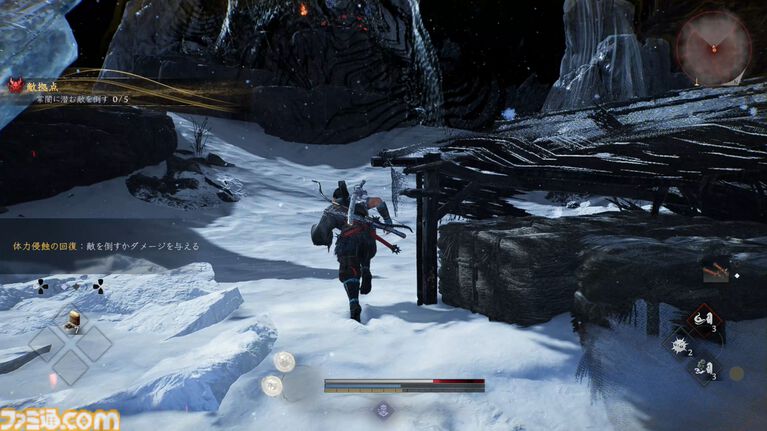Click the upper glowing spirit orb

[x=285, y=362]
